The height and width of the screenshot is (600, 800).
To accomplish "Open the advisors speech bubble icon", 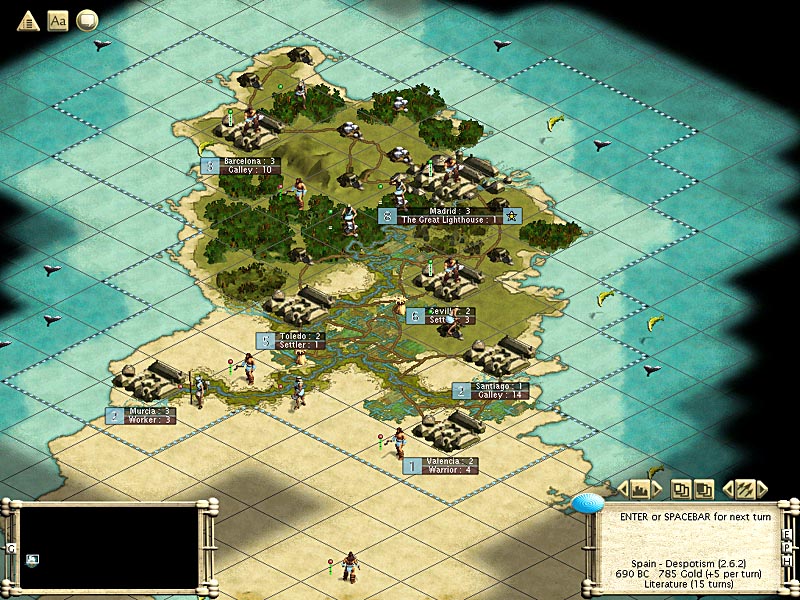I will (87, 20).
